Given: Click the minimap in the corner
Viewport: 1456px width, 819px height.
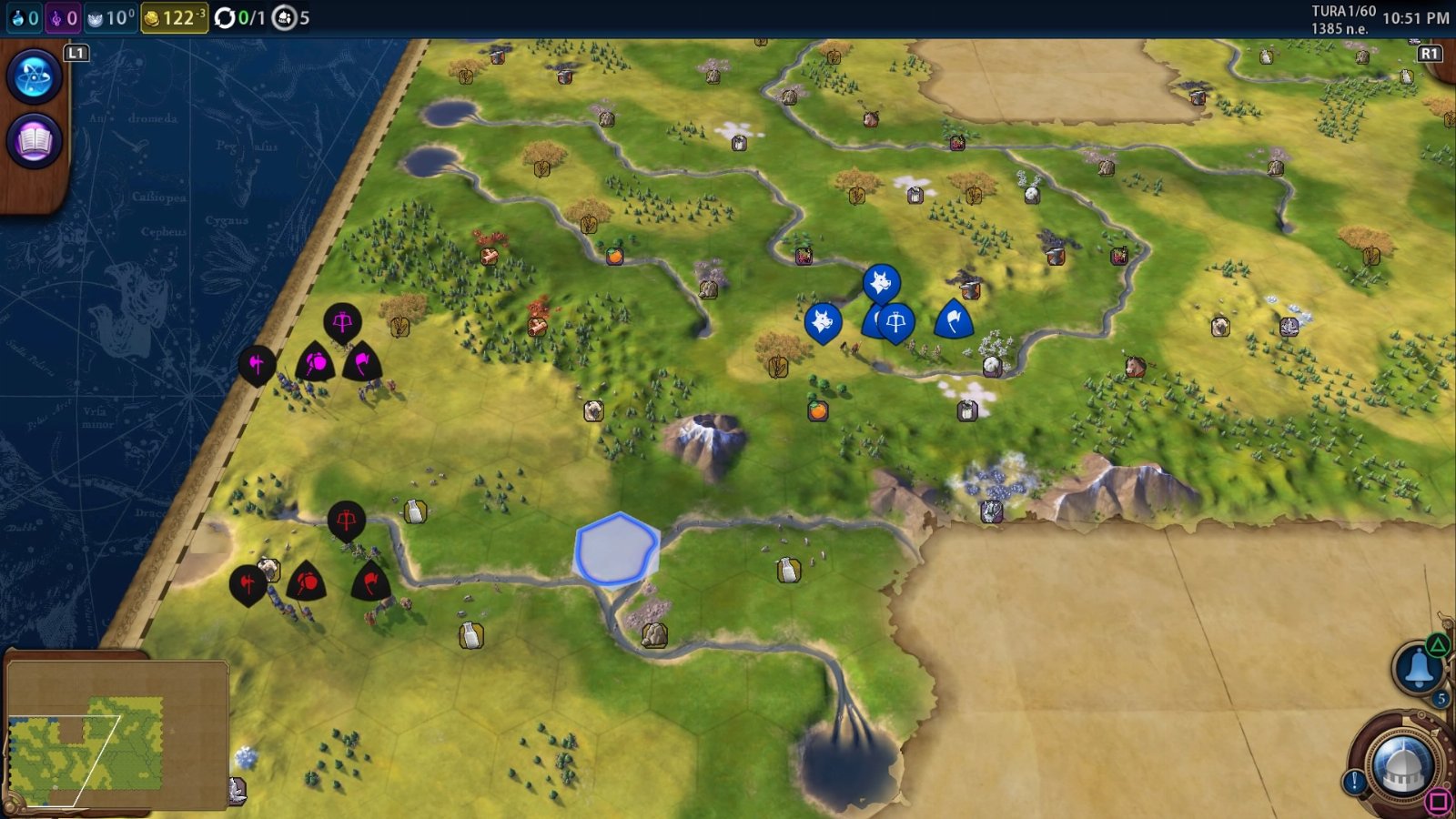Looking at the screenshot, I should click(116, 735).
